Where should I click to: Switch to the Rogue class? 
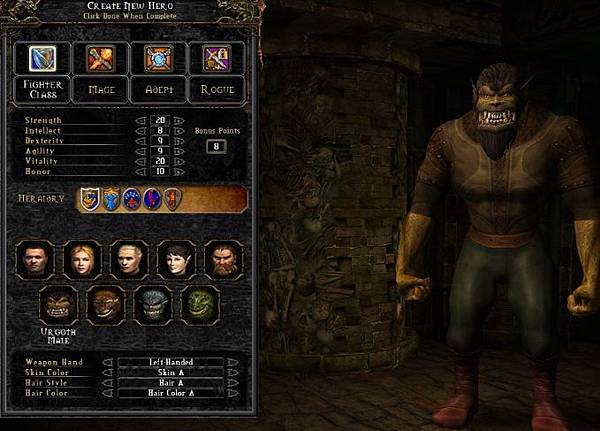pyautogui.click(x=217, y=89)
